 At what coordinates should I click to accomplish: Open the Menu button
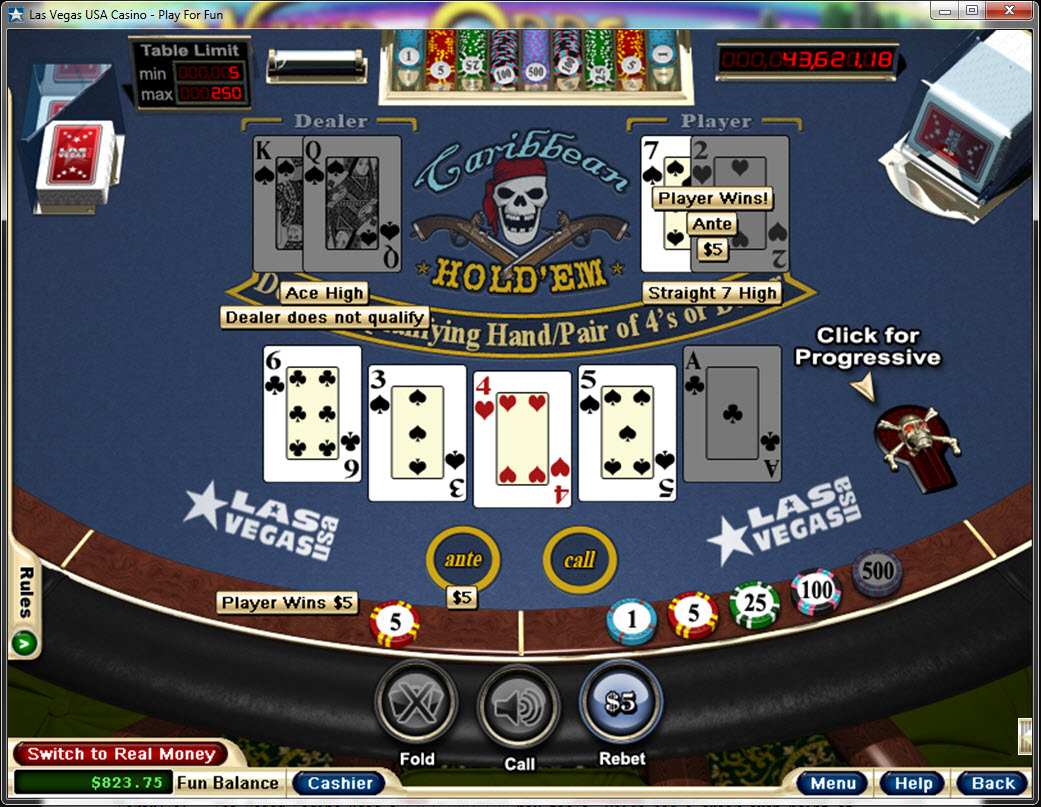[x=833, y=783]
